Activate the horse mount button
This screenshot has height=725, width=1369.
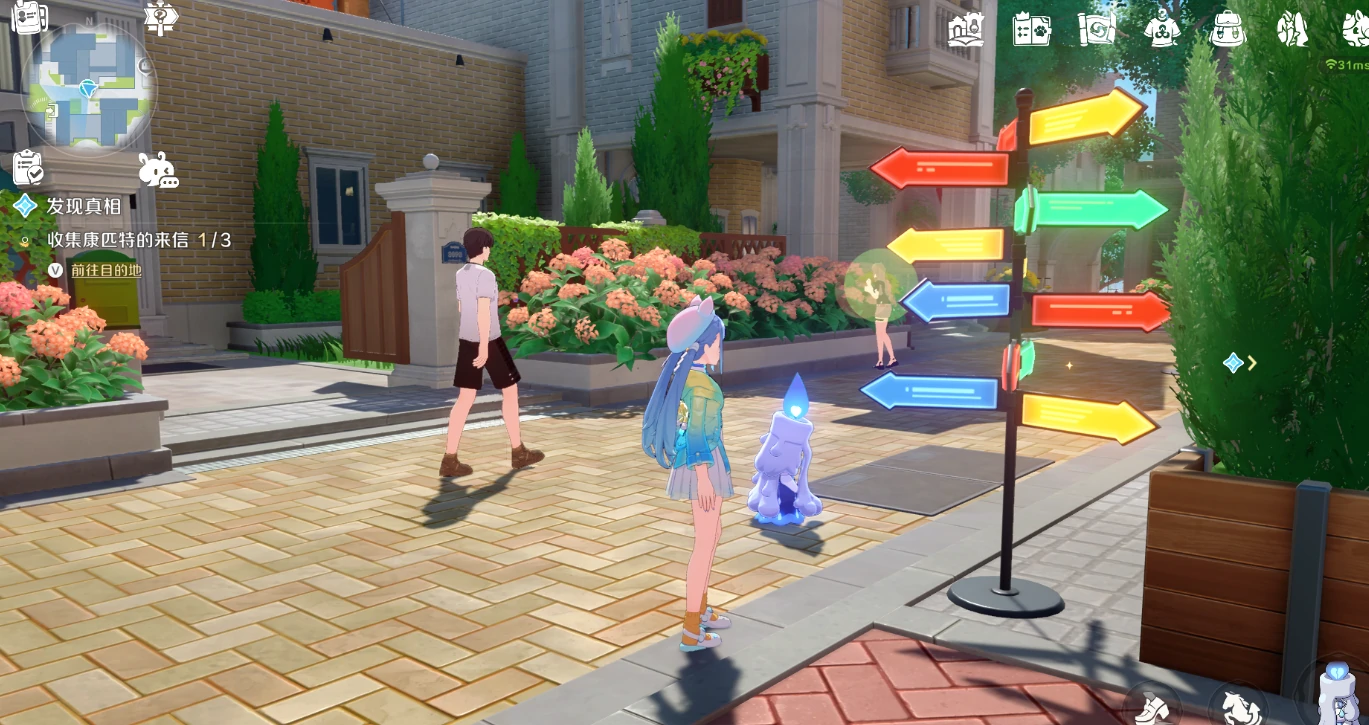[x=1236, y=706]
